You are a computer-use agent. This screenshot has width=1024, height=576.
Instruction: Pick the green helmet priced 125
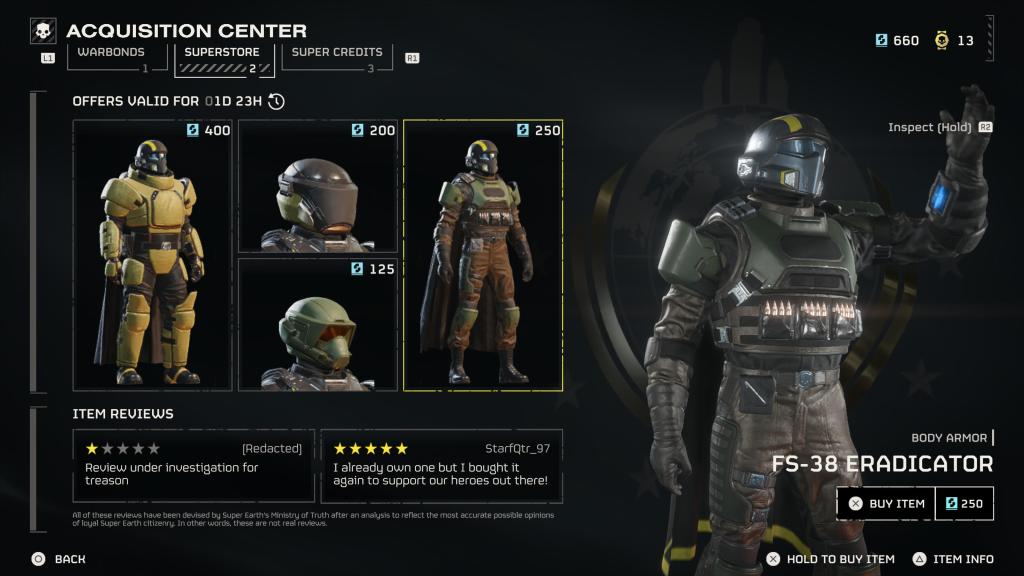pyautogui.click(x=318, y=324)
